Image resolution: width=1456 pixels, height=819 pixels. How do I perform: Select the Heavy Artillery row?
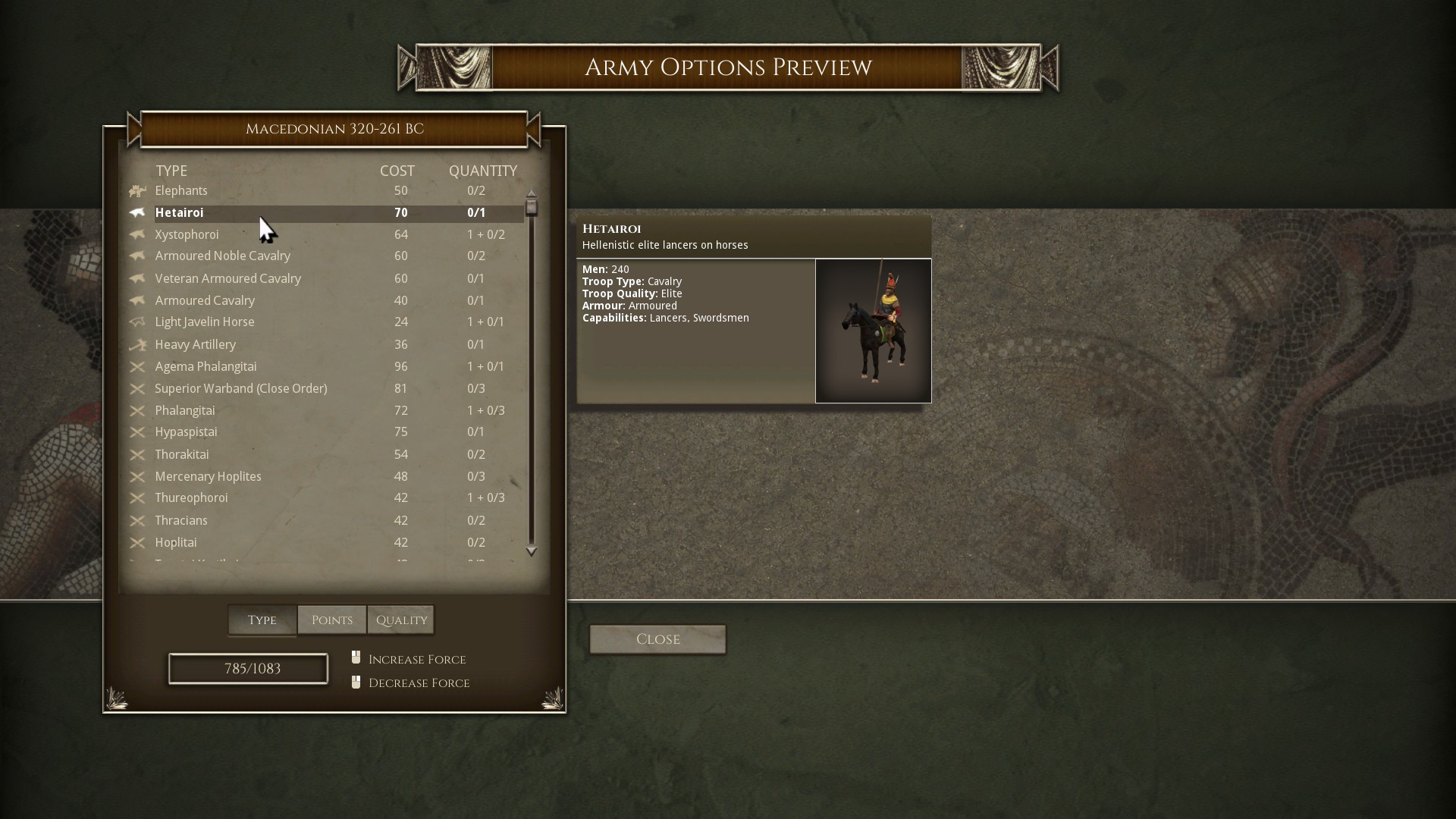195,345
